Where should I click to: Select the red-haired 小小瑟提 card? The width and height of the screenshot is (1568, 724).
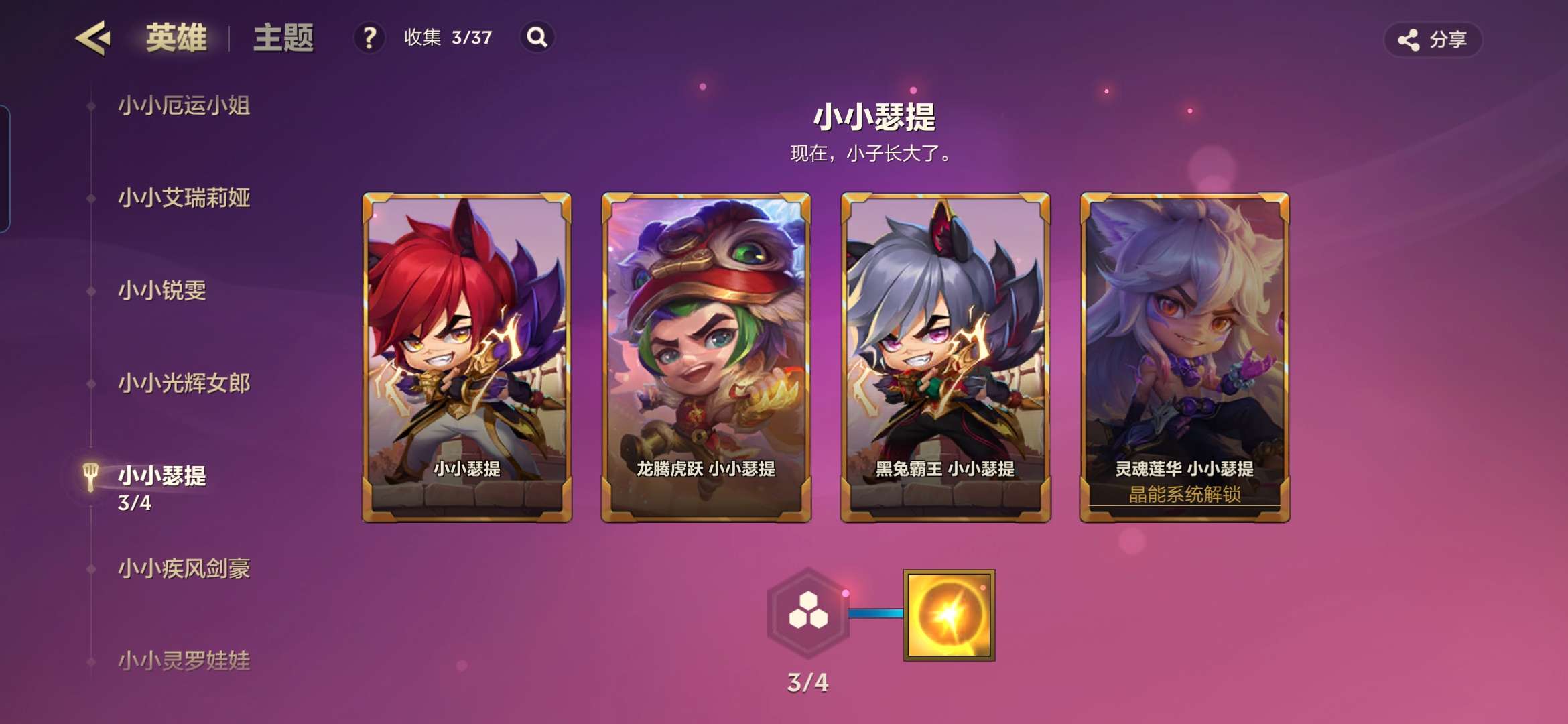467,357
